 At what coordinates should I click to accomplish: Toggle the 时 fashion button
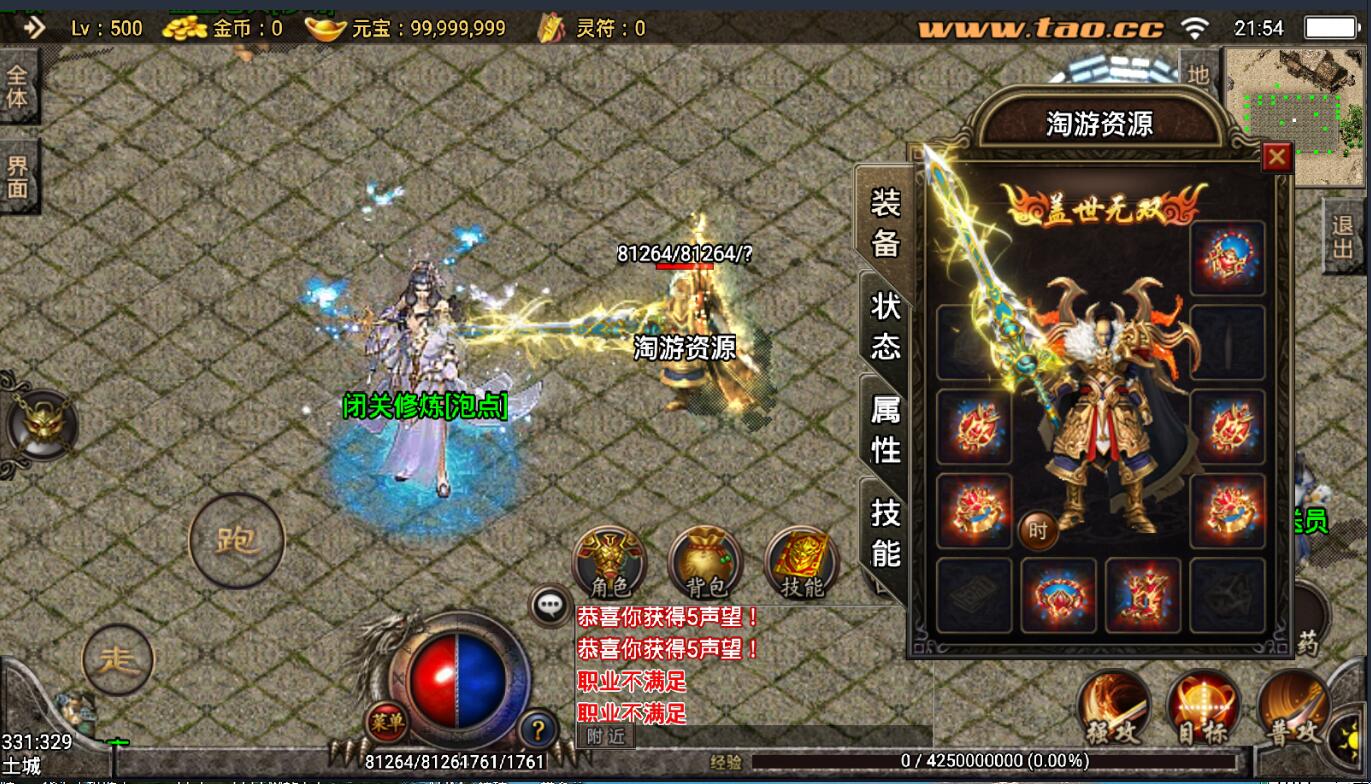[1038, 531]
